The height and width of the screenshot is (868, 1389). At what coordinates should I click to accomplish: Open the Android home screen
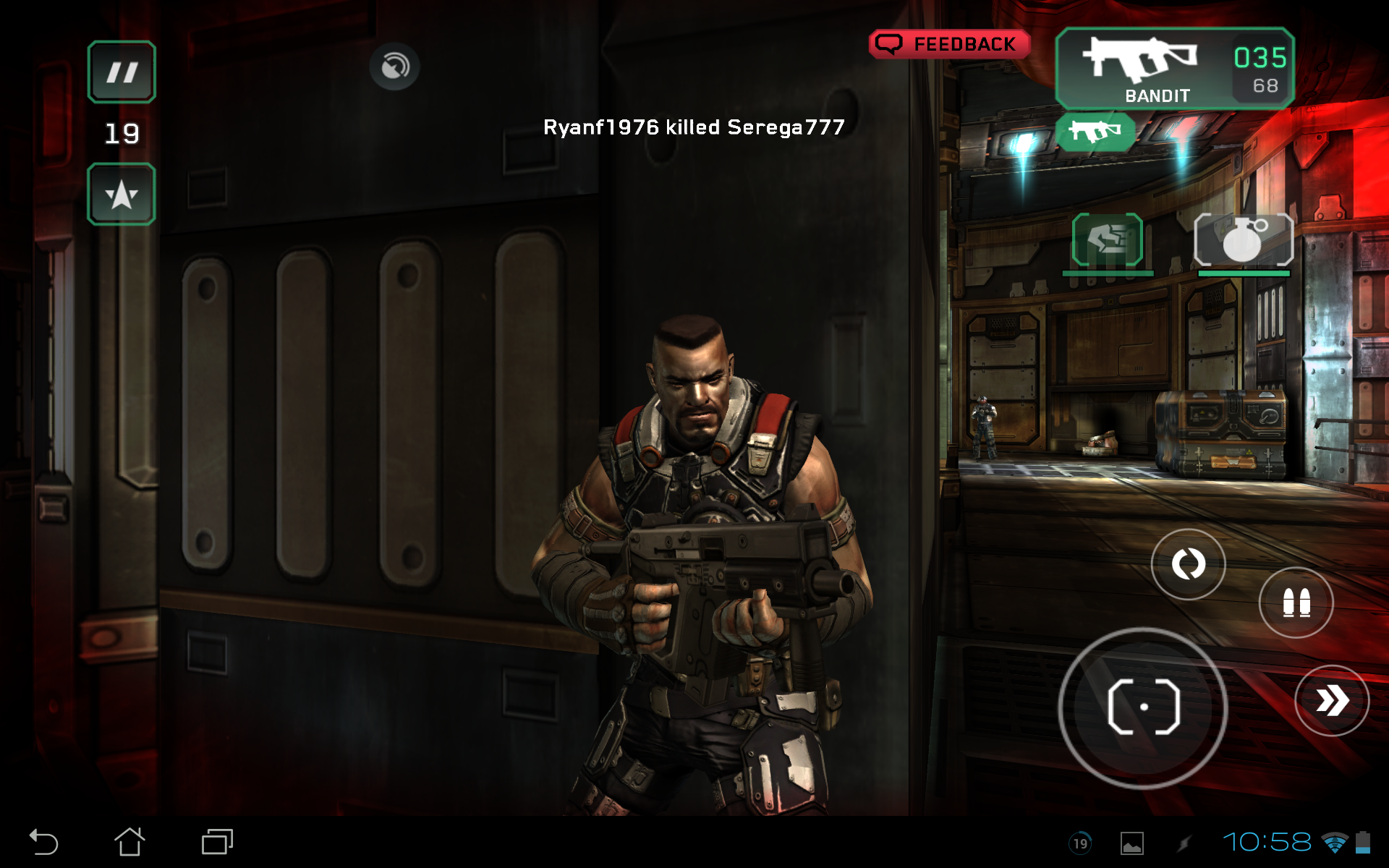[x=129, y=842]
